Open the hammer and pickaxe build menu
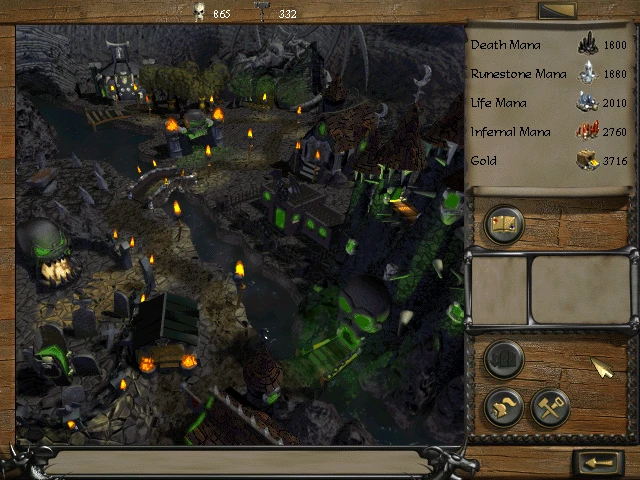Image resolution: width=640 pixels, height=480 pixels. tap(549, 408)
